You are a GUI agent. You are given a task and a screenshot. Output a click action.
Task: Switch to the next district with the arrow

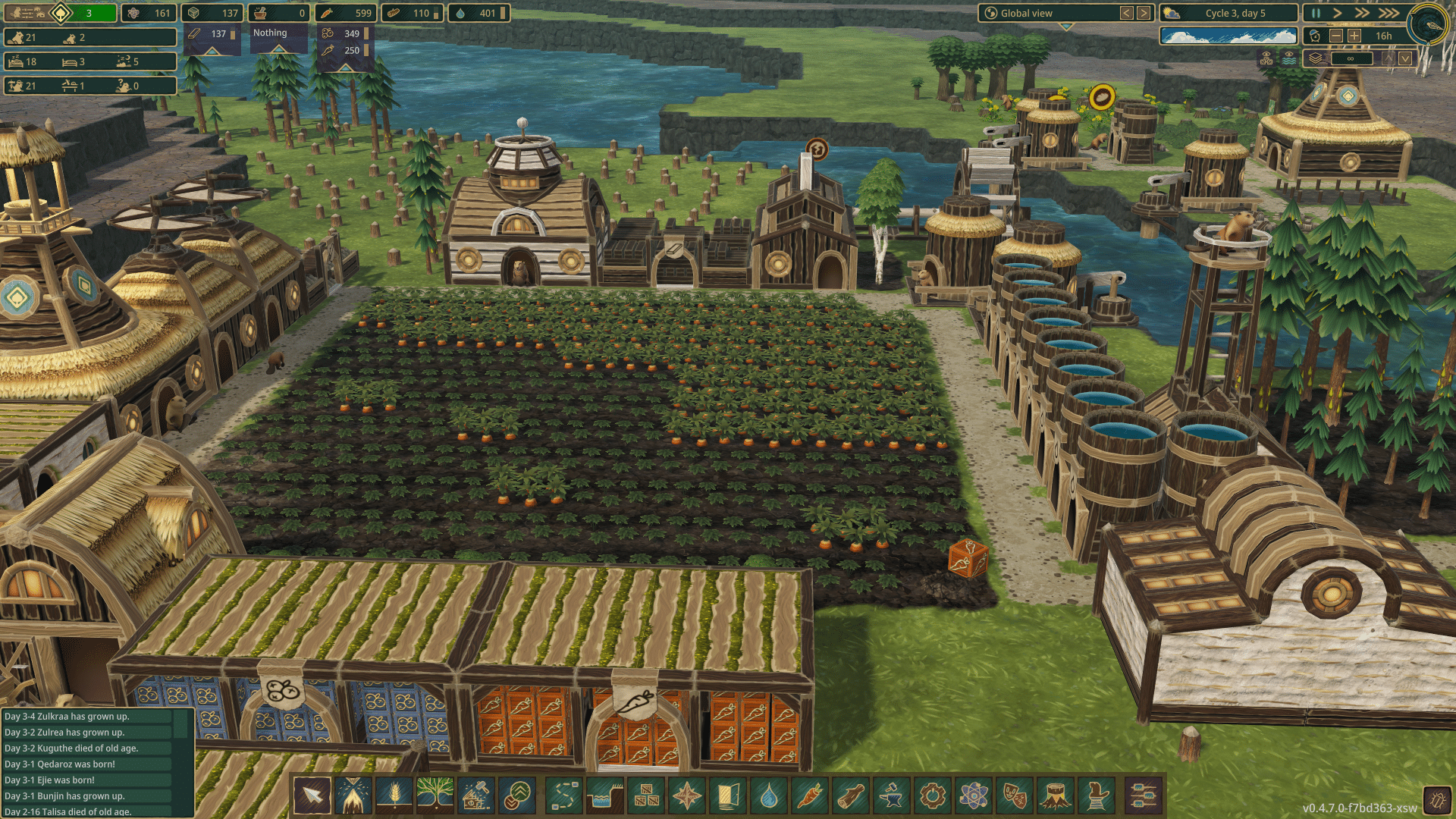coord(1144,13)
